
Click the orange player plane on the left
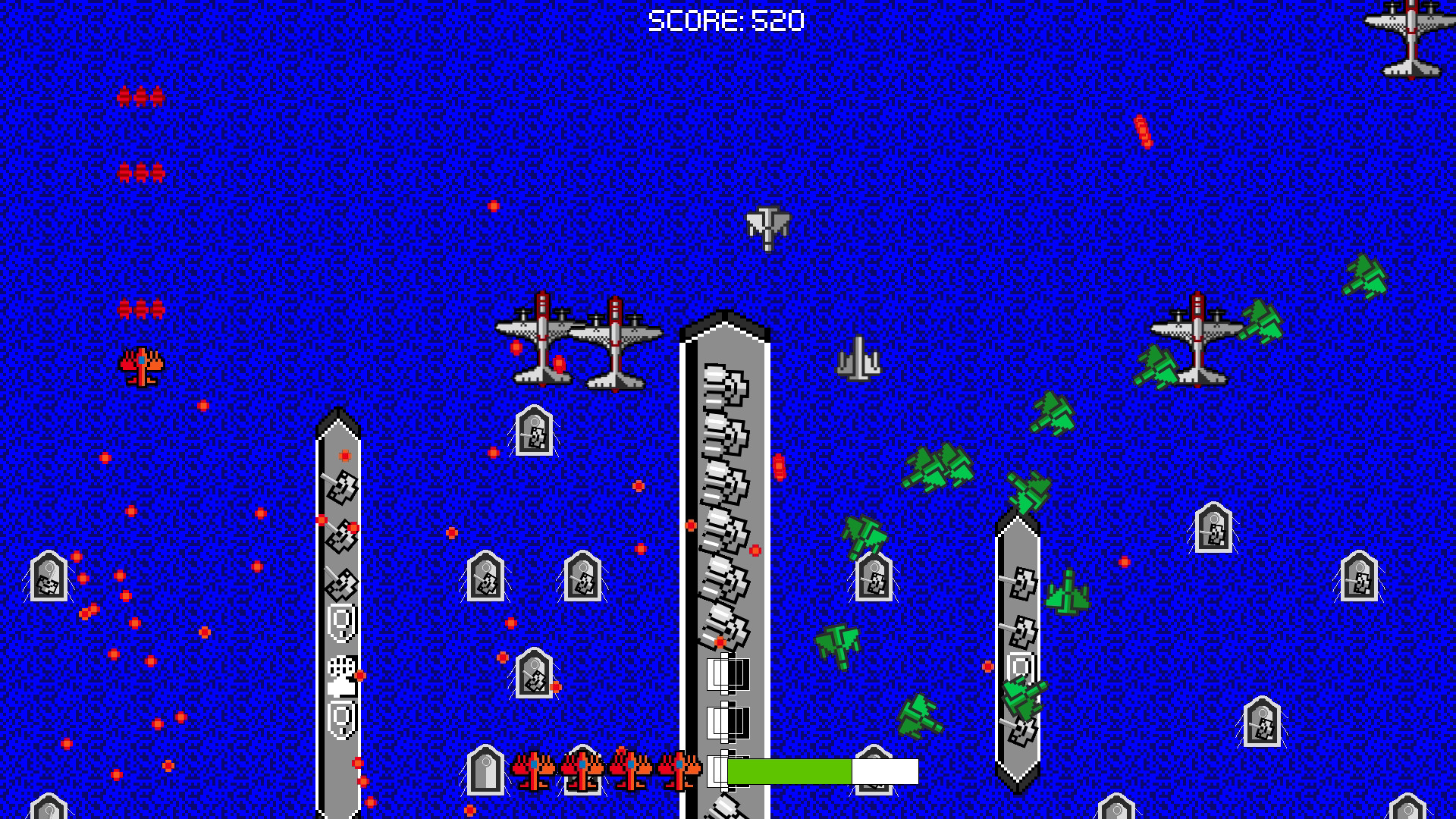[x=140, y=366]
